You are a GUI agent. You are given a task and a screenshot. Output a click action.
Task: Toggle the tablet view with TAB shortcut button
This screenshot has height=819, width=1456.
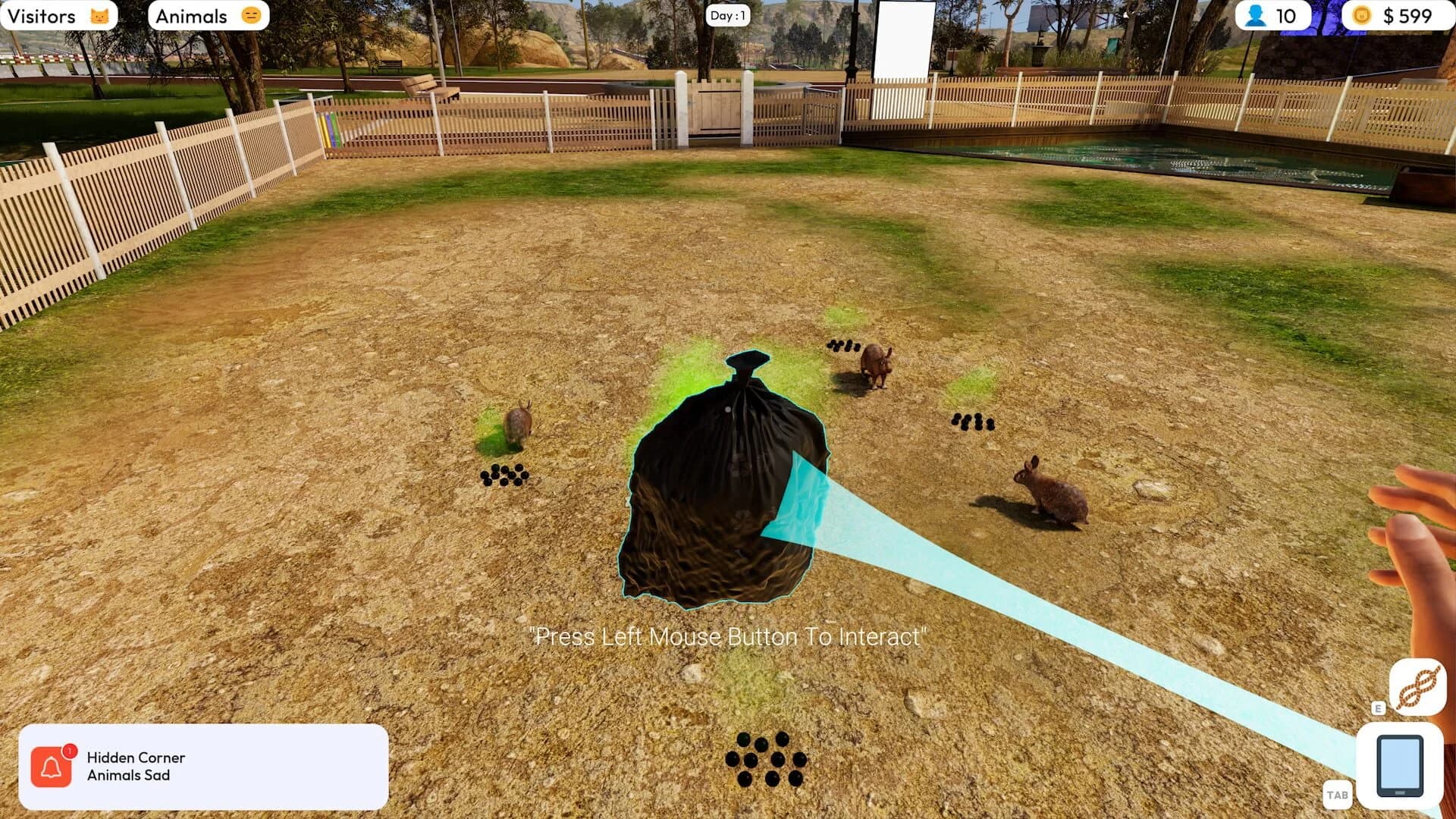(1339, 795)
